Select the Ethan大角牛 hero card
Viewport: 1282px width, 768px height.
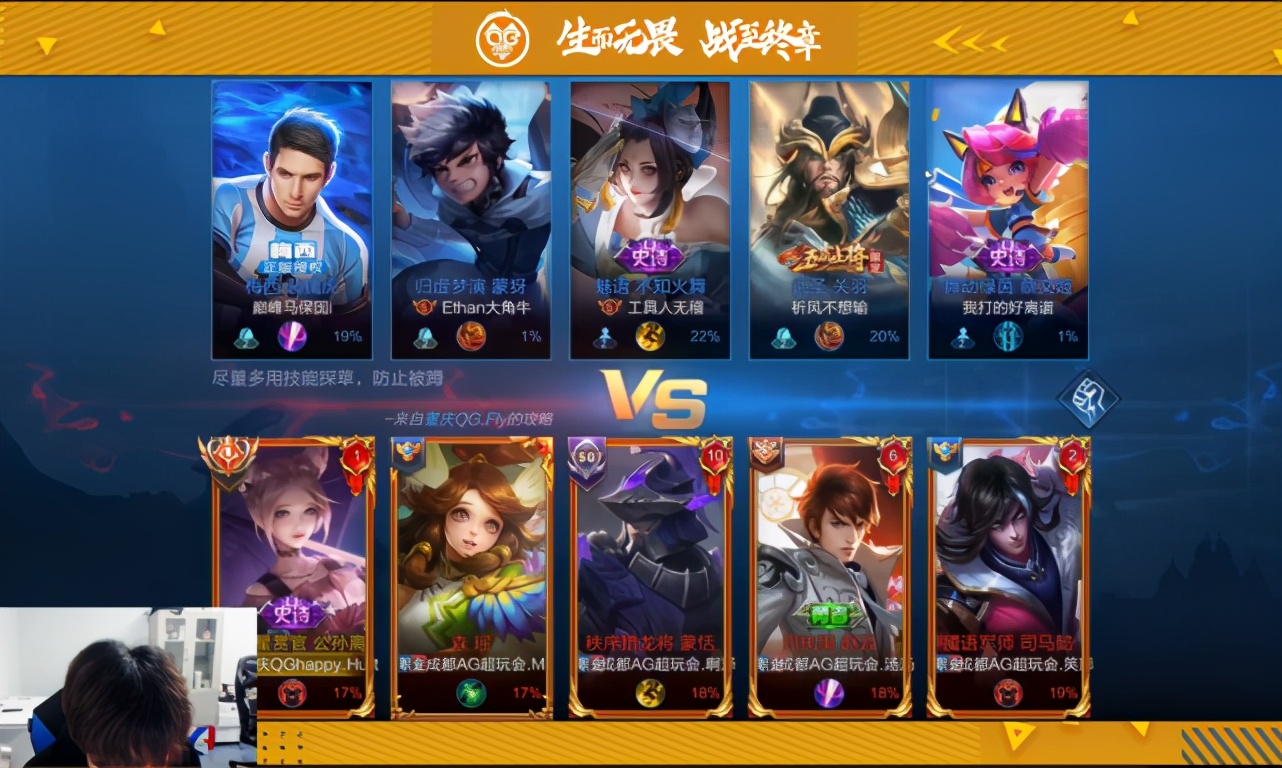click(x=470, y=219)
